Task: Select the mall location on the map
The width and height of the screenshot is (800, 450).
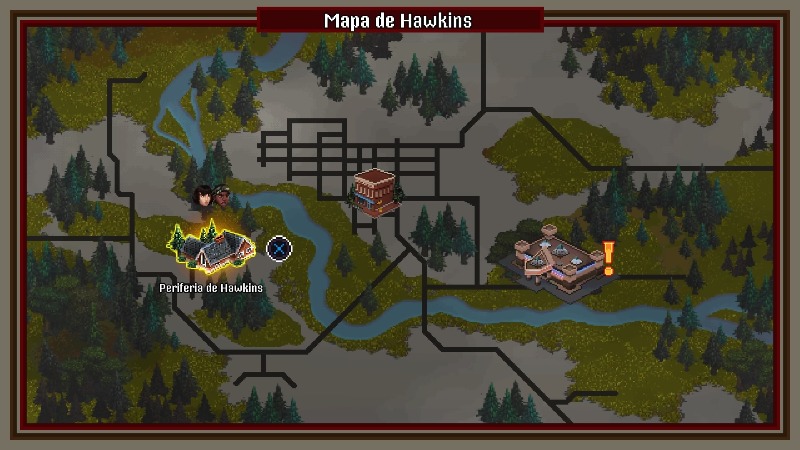Action: click(550, 263)
